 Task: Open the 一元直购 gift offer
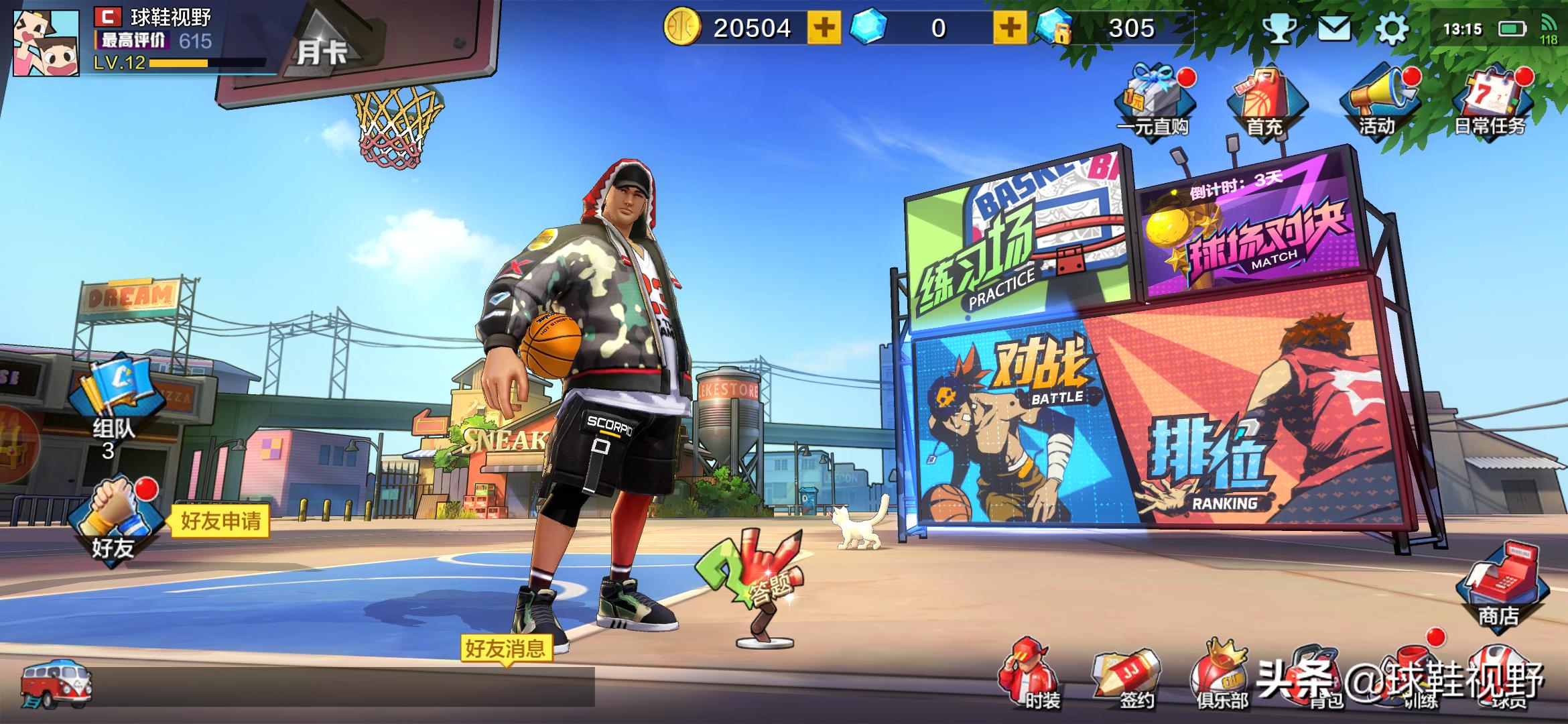click(x=1153, y=102)
